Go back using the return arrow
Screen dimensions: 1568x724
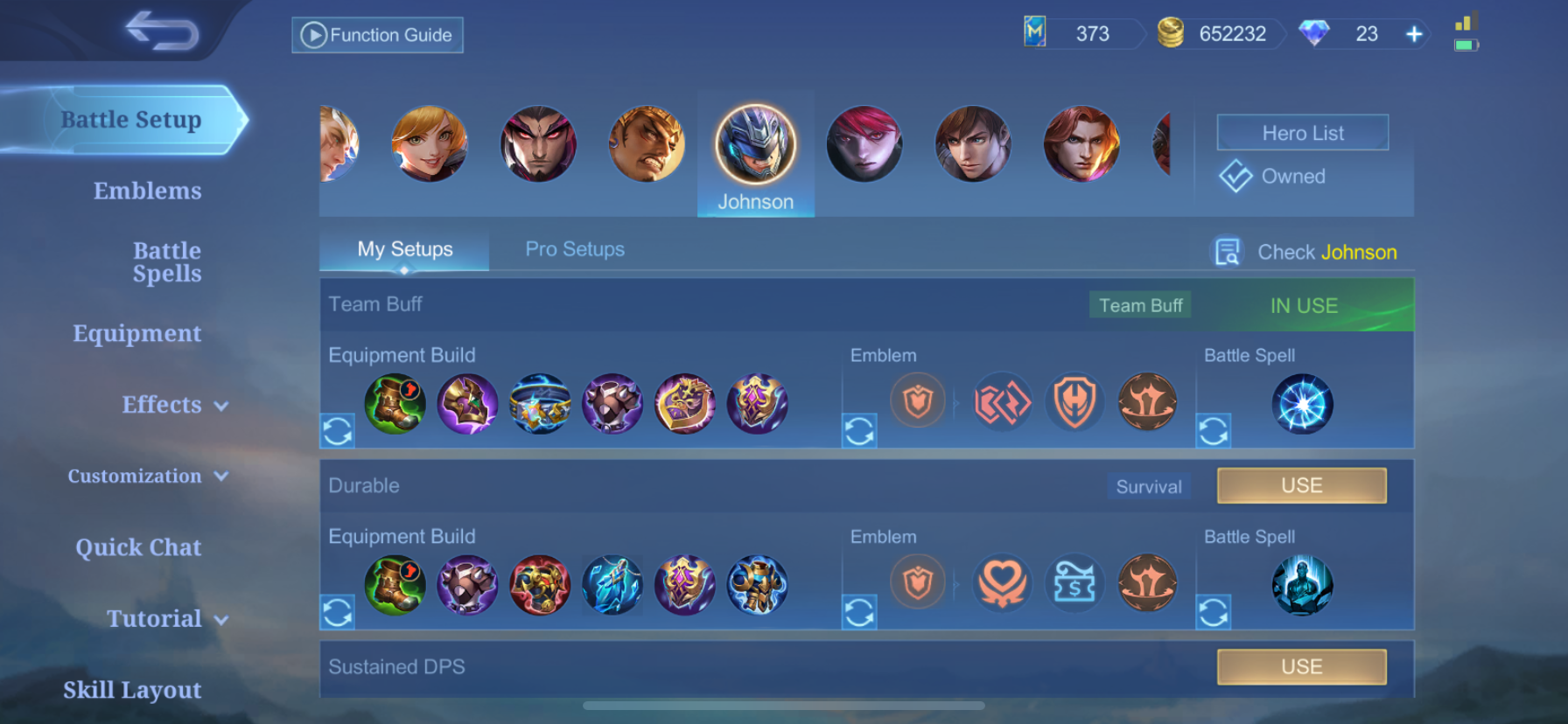(x=162, y=31)
